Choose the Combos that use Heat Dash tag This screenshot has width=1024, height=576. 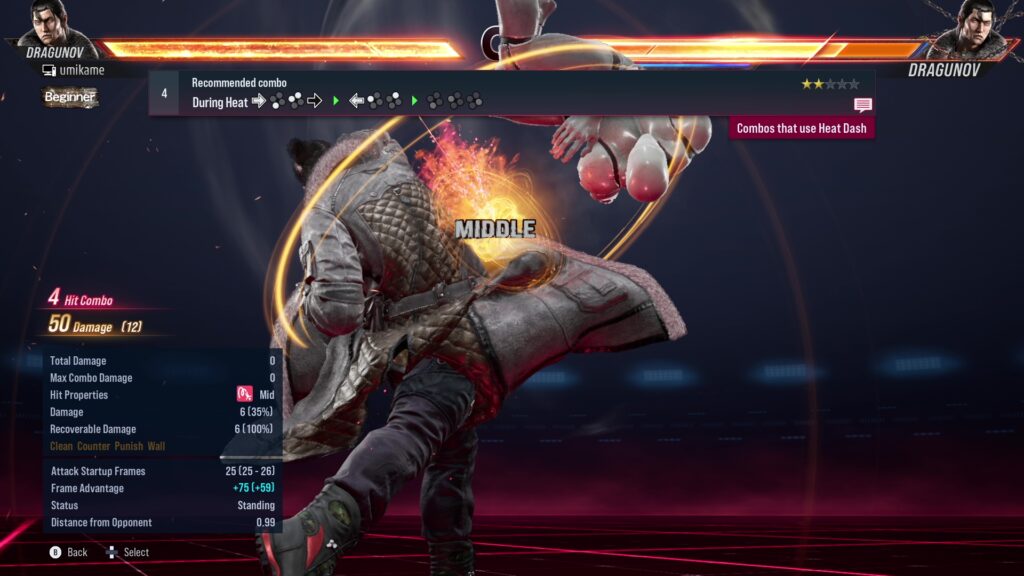801,128
